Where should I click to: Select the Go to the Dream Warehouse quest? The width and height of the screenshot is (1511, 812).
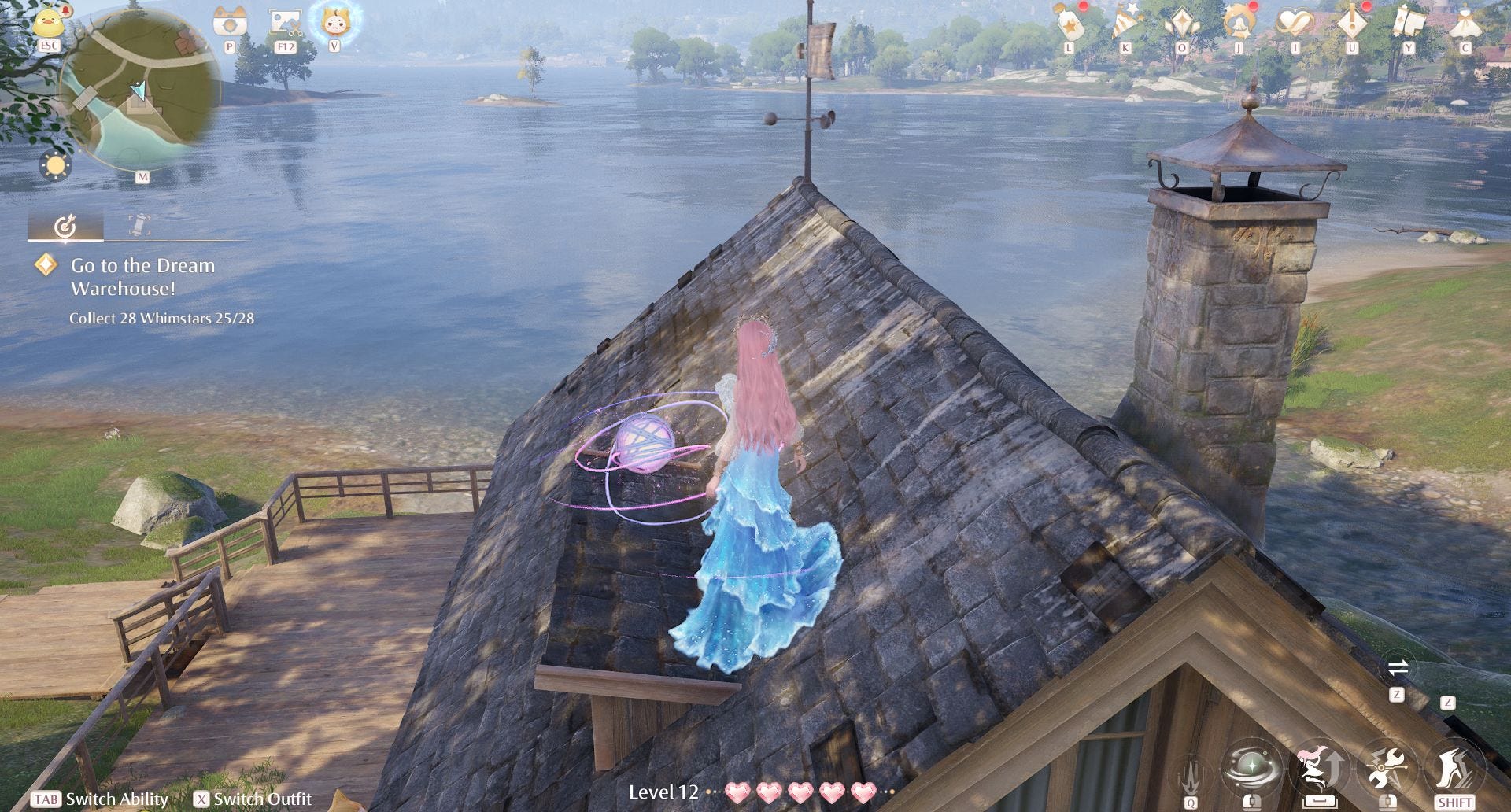point(142,277)
